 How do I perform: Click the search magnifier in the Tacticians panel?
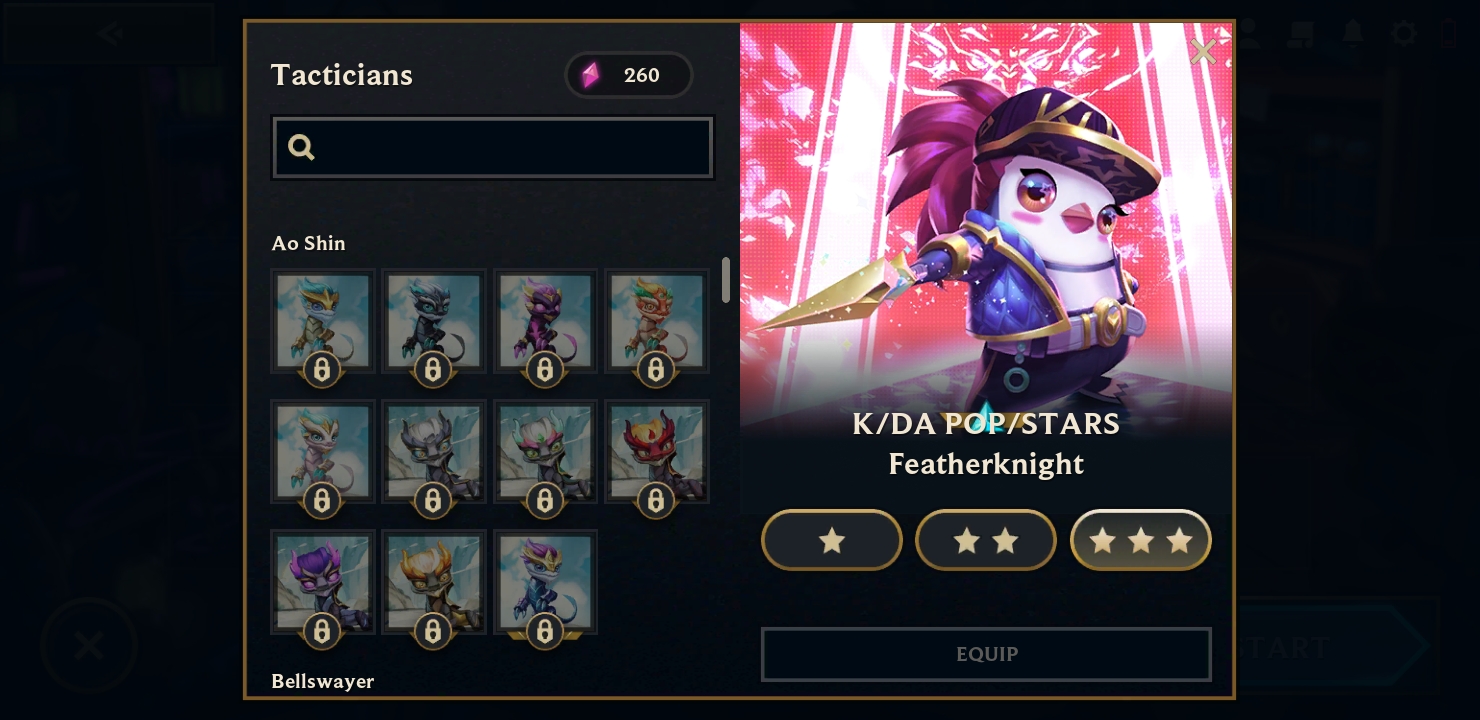(301, 147)
